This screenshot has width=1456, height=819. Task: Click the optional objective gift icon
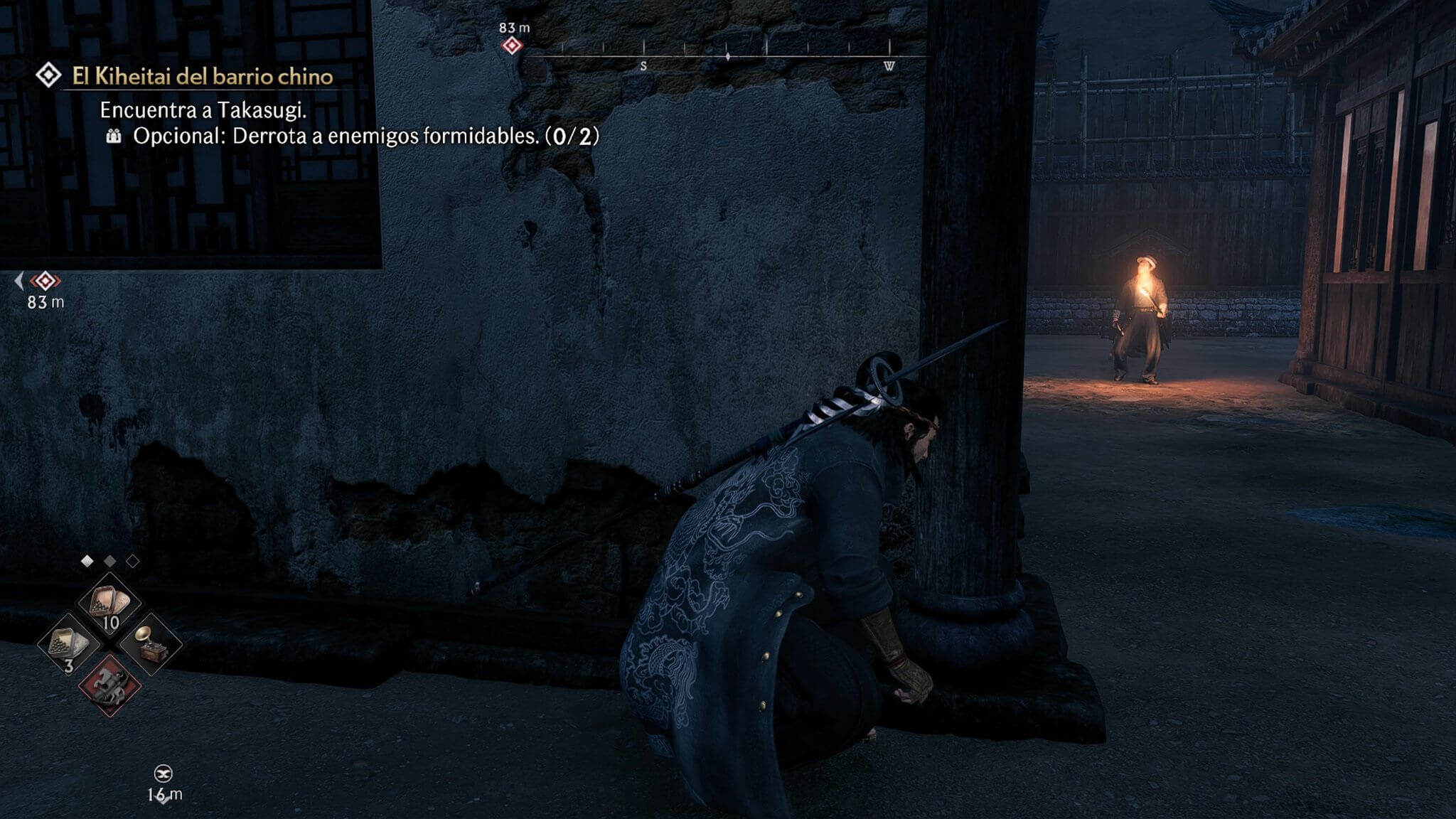coord(114,136)
